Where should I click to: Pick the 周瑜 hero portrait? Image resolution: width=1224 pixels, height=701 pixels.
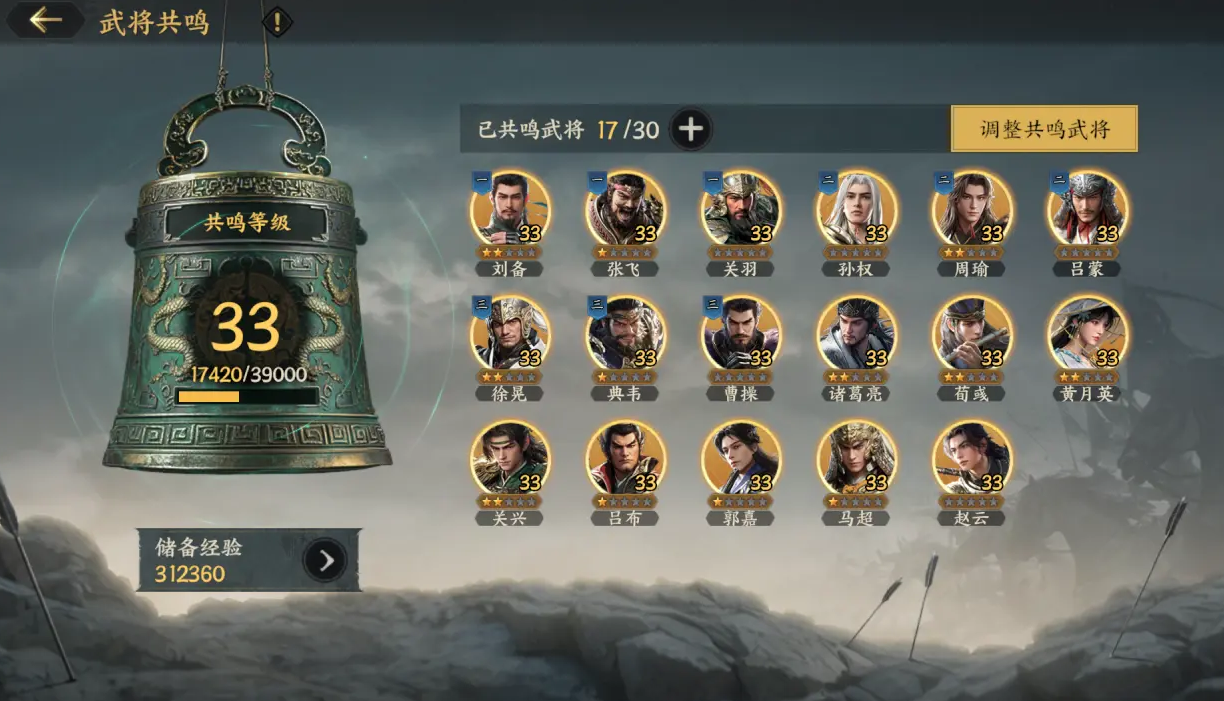coord(972,210)
